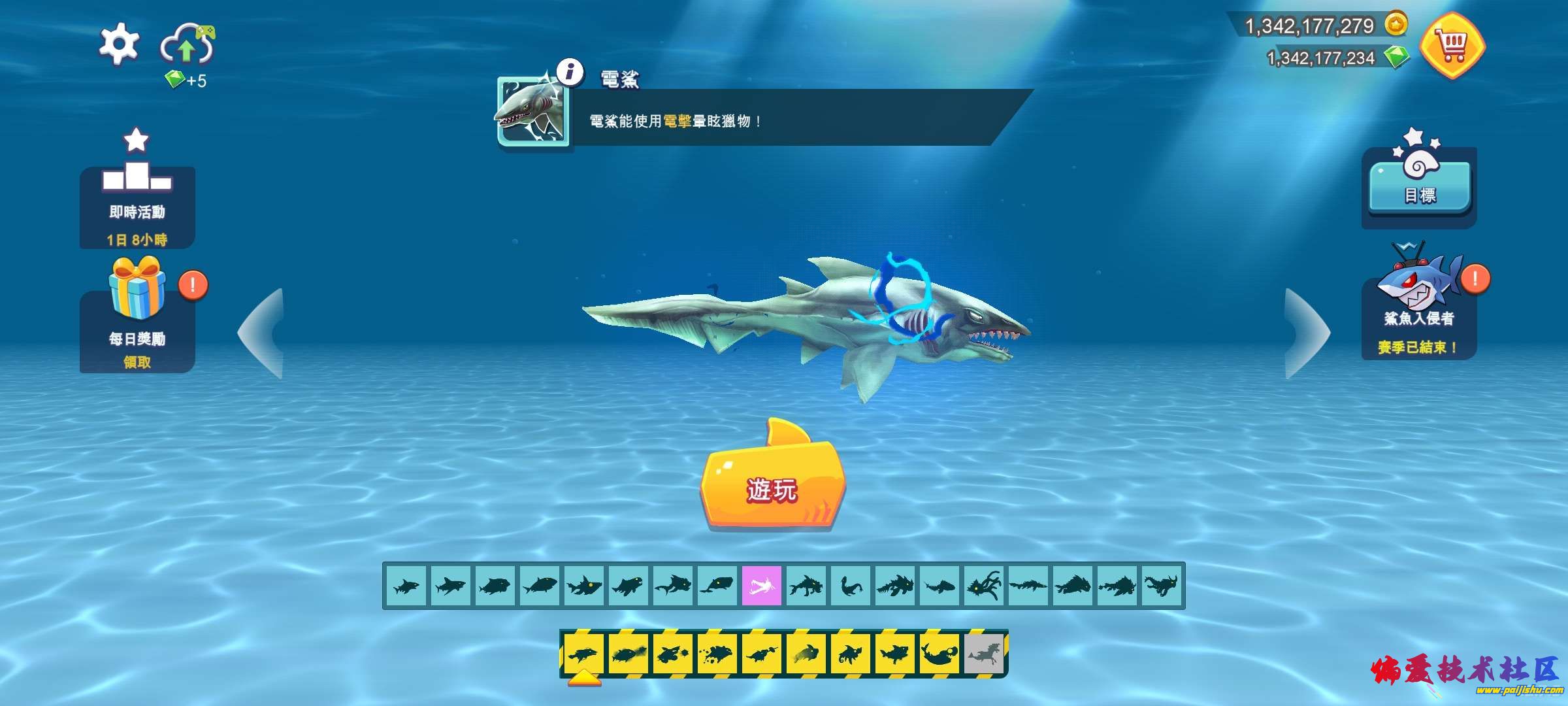Show electric shark info details
The image size is (1568, 706).
(x=570, y=71)
